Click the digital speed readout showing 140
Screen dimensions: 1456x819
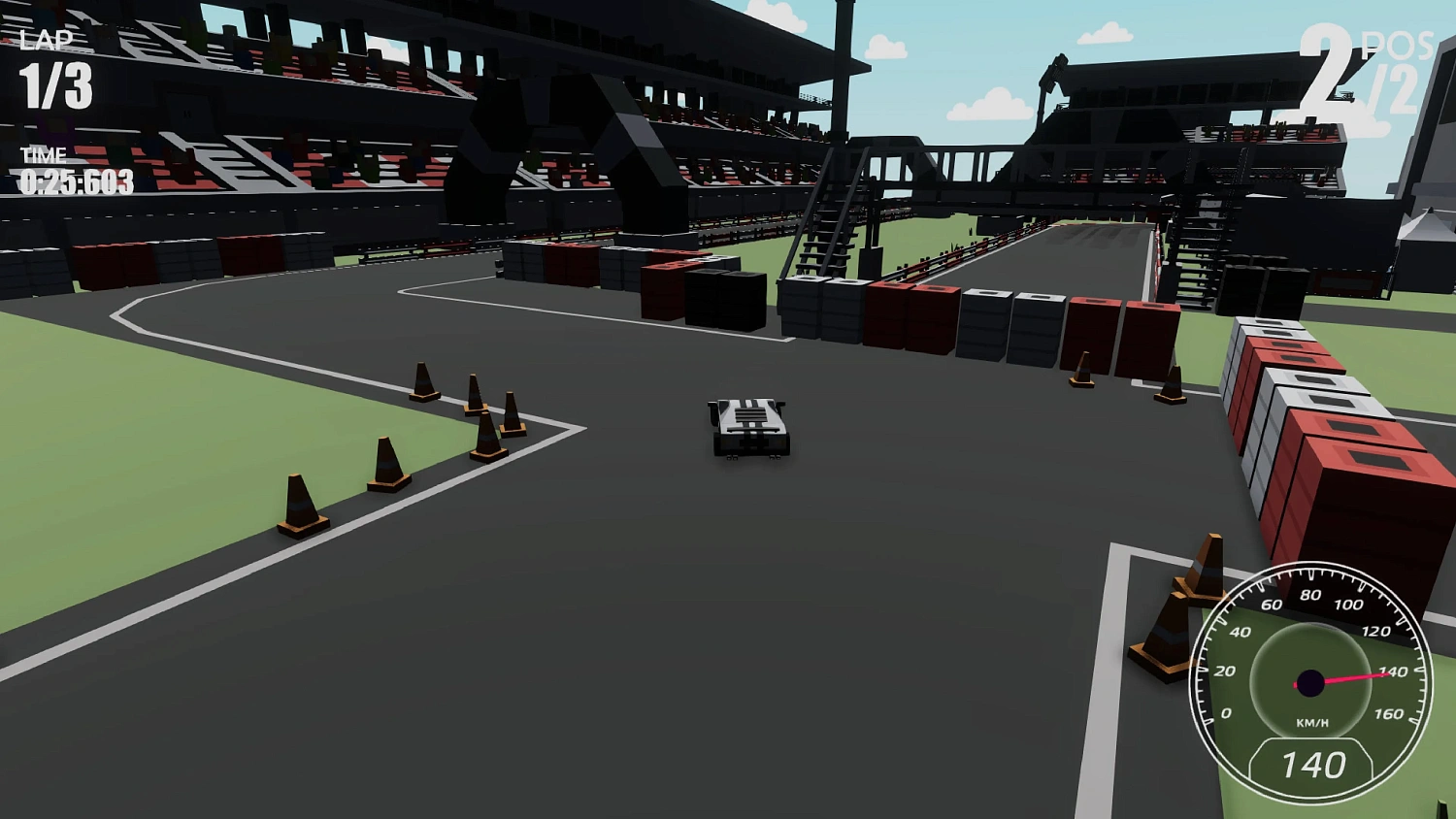point(1313,765)
